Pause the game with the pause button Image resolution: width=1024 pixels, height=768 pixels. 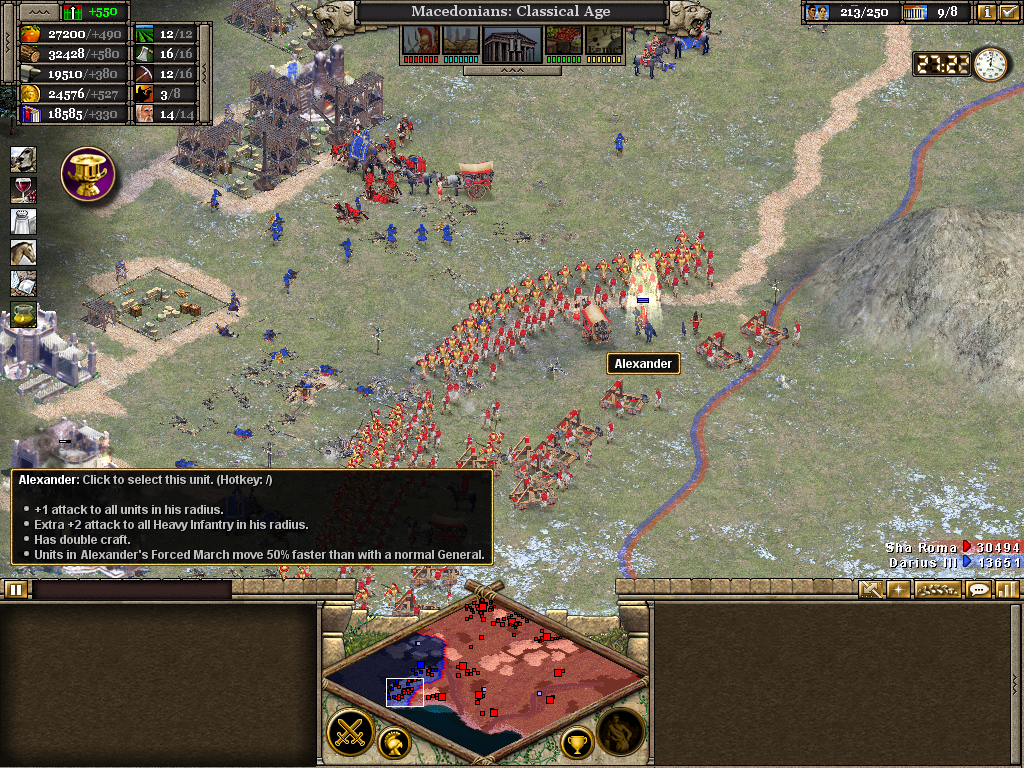[x=15, y=589]
